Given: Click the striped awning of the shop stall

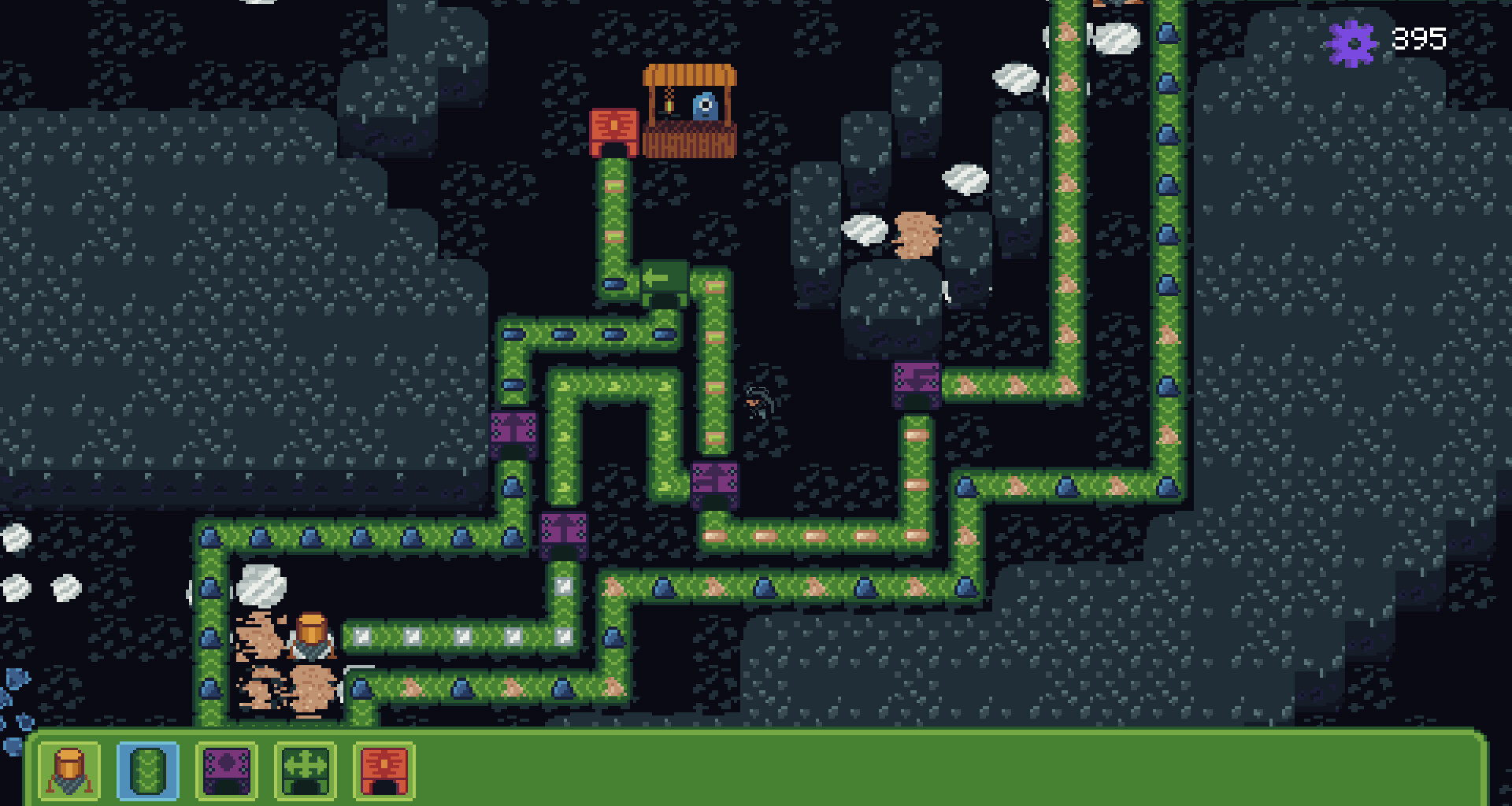Looking at the screenshot, I should pyautogui.click(x=689, y=75).
